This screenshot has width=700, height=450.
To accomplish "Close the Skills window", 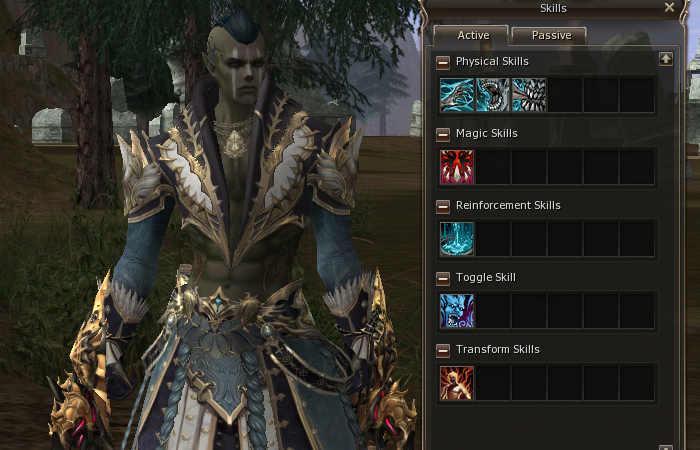I will click(669, 8).
